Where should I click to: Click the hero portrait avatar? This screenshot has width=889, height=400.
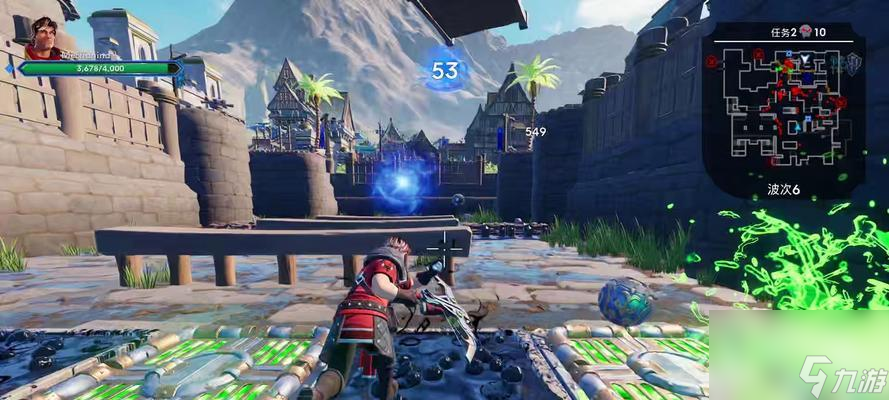(43, 37)
